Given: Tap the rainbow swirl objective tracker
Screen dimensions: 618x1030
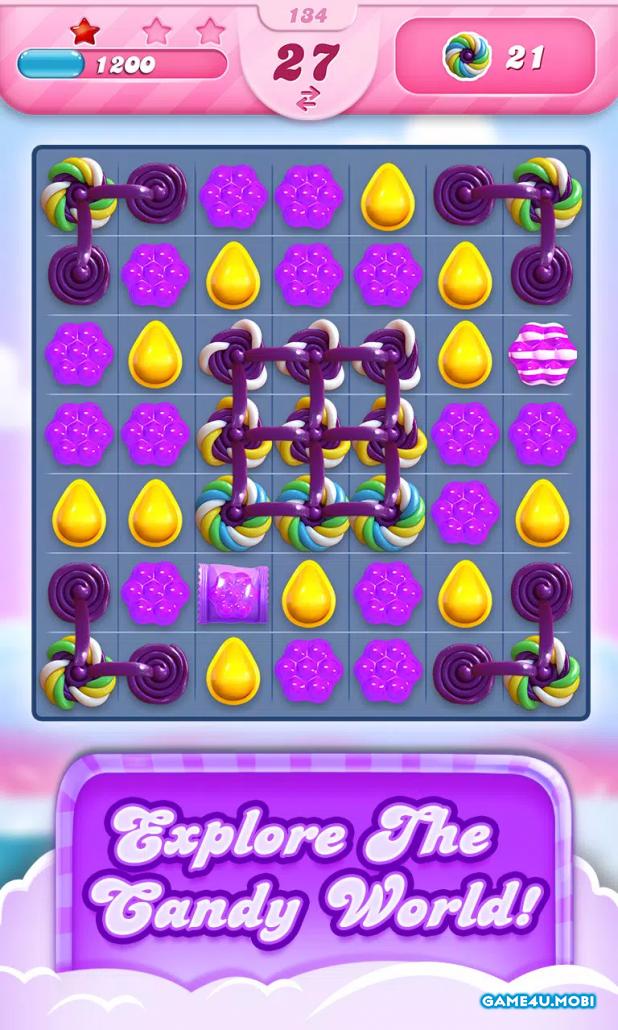Looking at the screenshot, I should [x=495, y=57].
